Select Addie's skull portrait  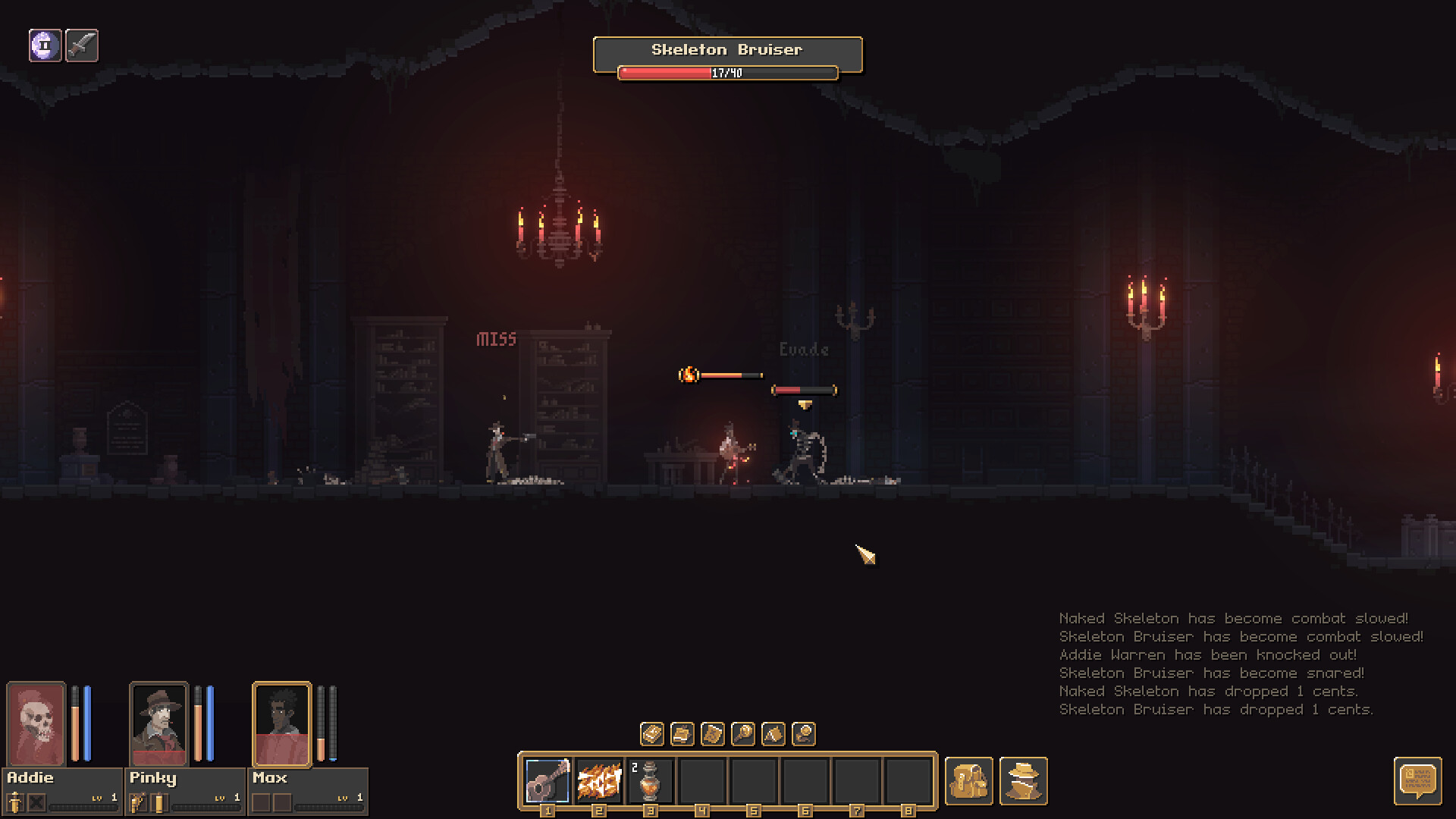(36, 724)
